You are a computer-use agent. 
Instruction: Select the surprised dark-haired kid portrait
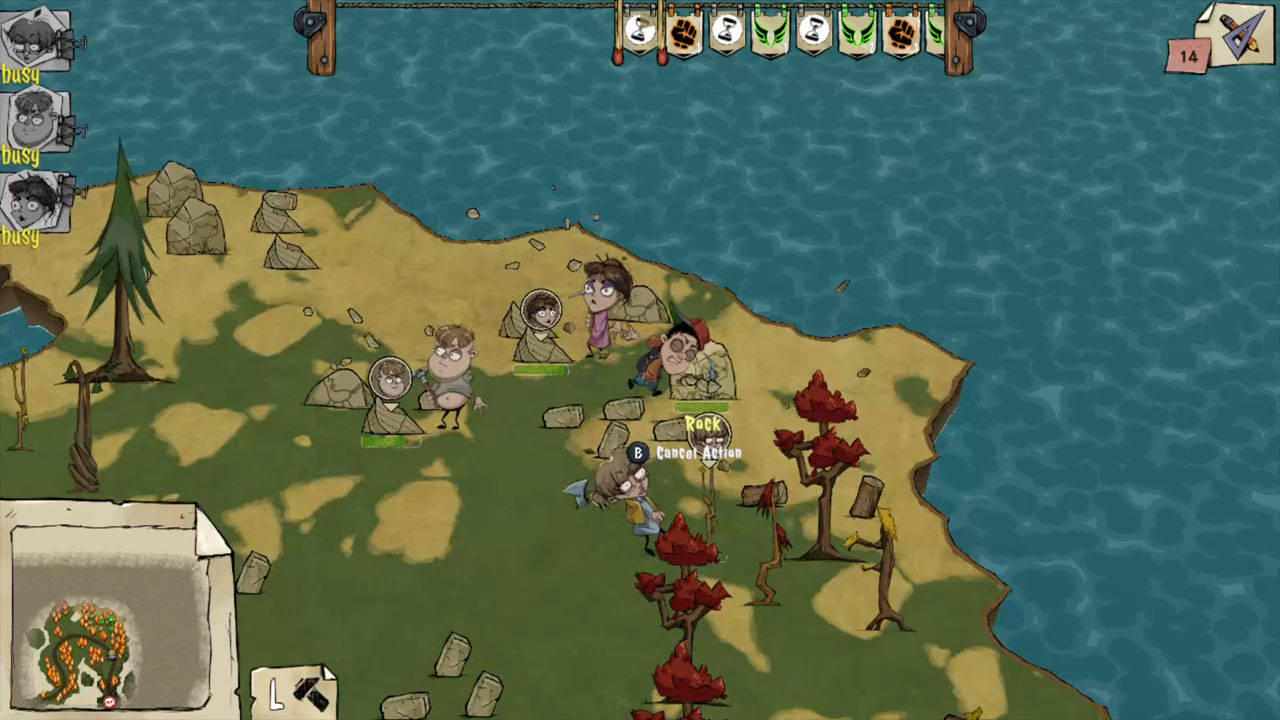pyautogui.click(x=36, y=200)
